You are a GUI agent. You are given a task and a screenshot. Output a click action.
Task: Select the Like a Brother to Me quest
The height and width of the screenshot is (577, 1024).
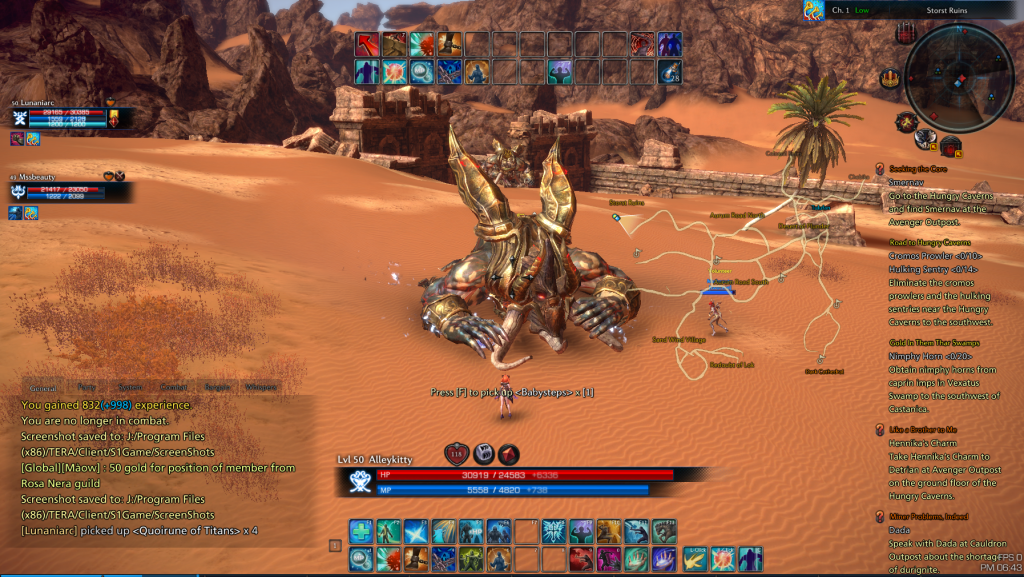pos(923,429)
